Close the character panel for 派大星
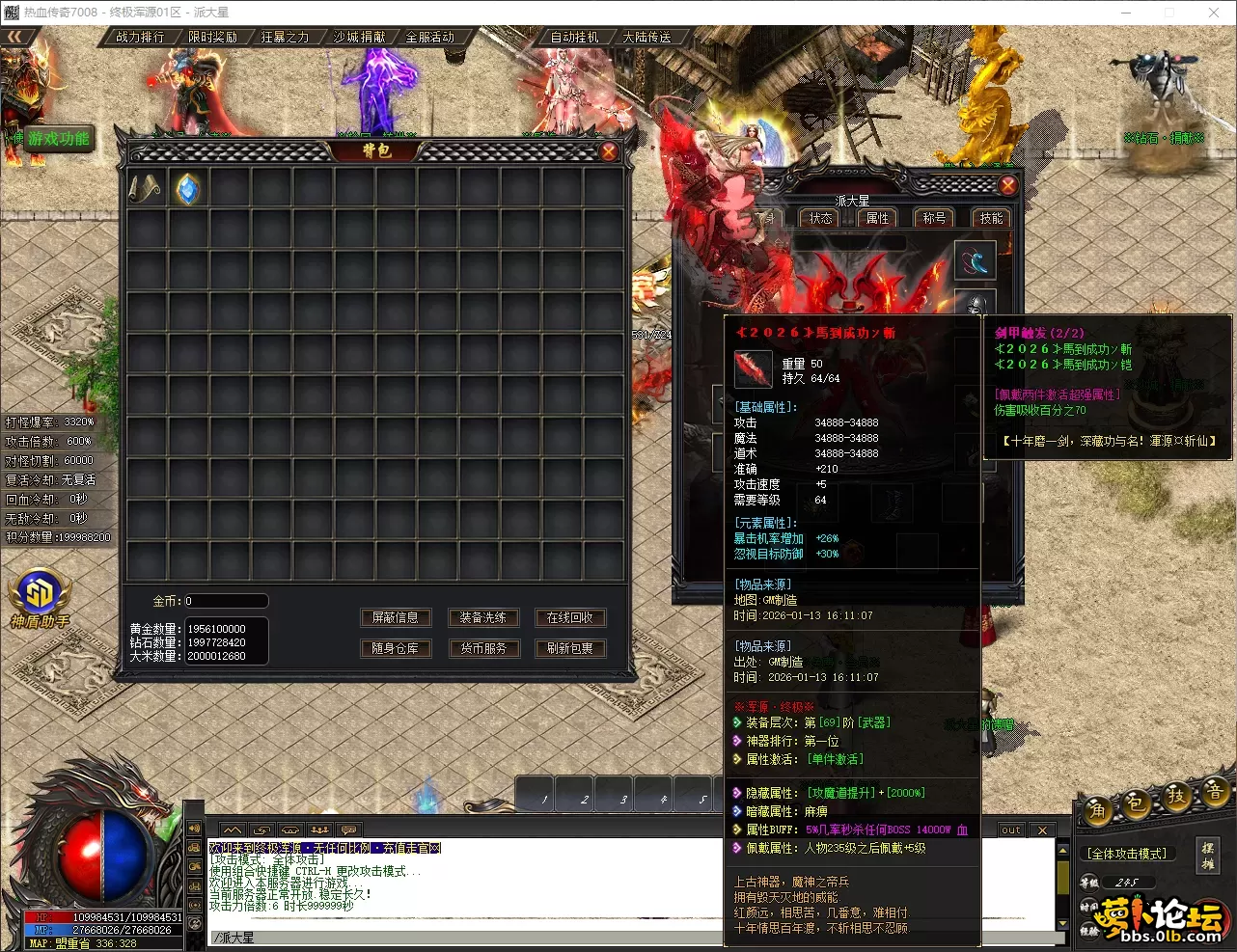The width and height of the screenshot is (1237, 952). click(x=1007, y=185)
